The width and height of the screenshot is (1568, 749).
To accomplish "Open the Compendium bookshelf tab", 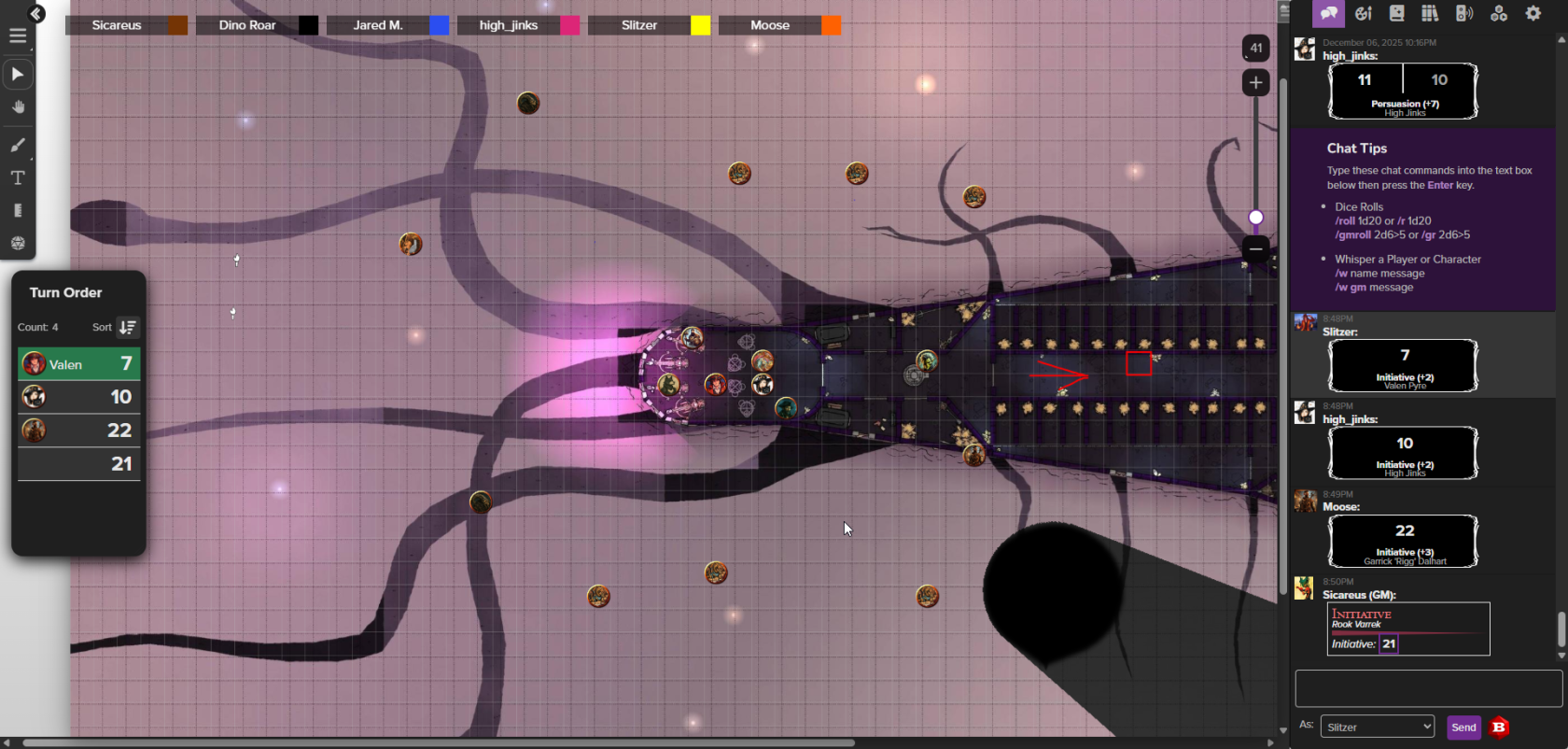I will [1430, 13].
